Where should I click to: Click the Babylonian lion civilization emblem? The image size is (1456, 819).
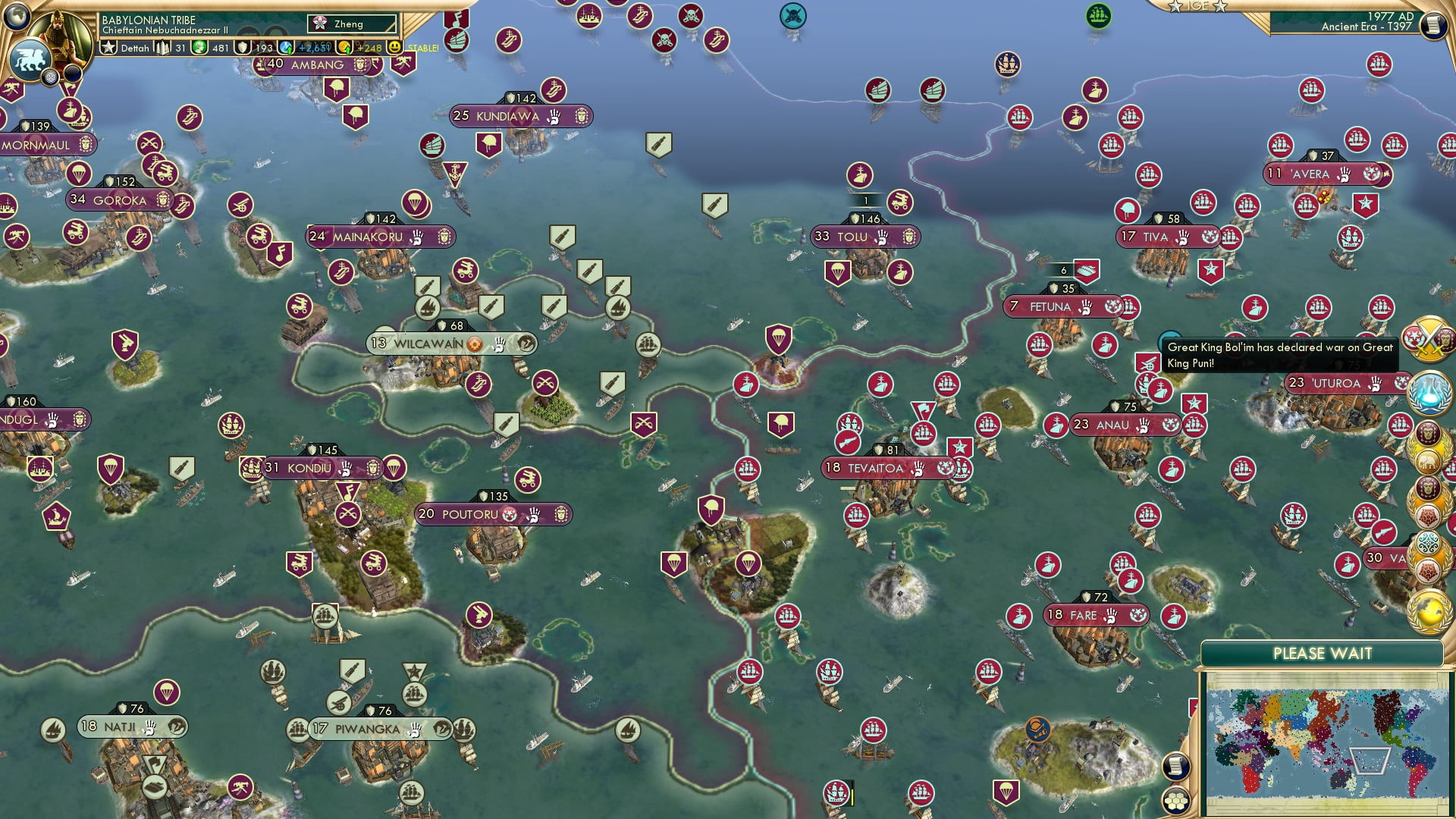30,58
